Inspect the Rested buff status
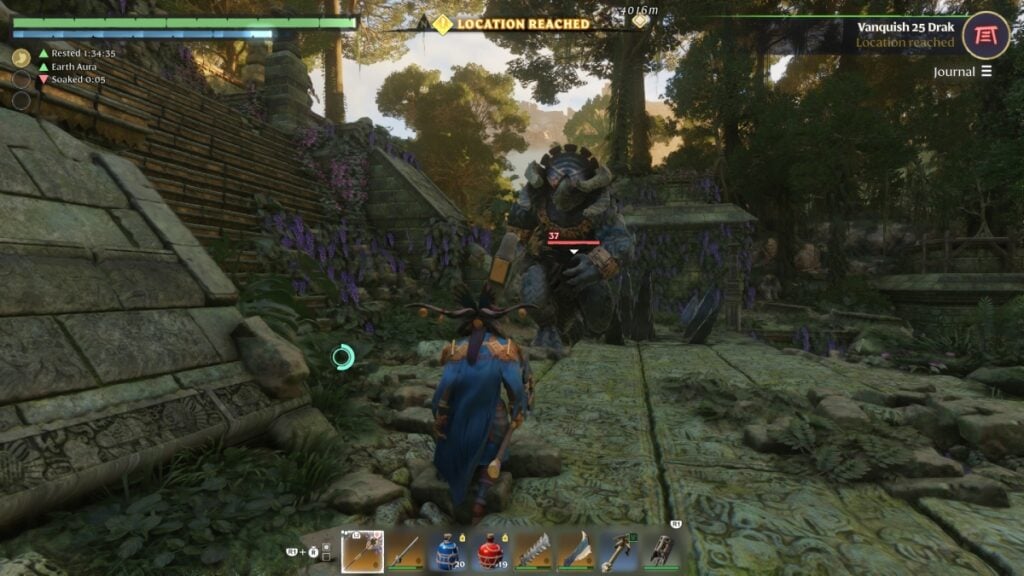This screenshot has width=1024, height=576. [76, 53]
